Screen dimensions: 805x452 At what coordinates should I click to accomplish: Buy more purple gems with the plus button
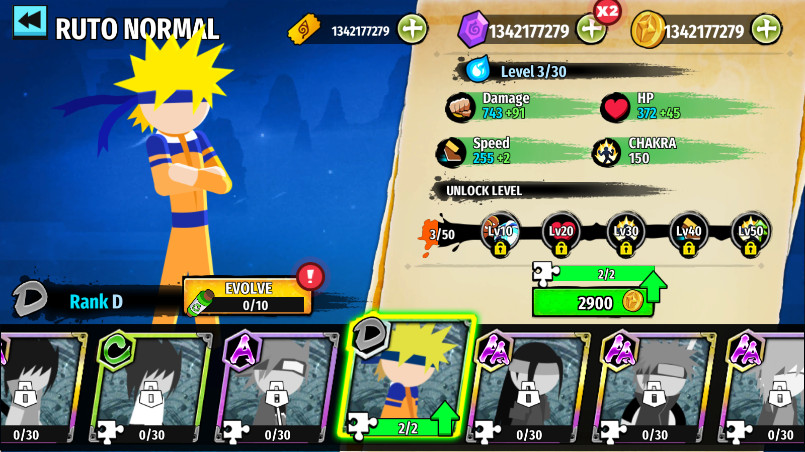click(x=591, y=29)
